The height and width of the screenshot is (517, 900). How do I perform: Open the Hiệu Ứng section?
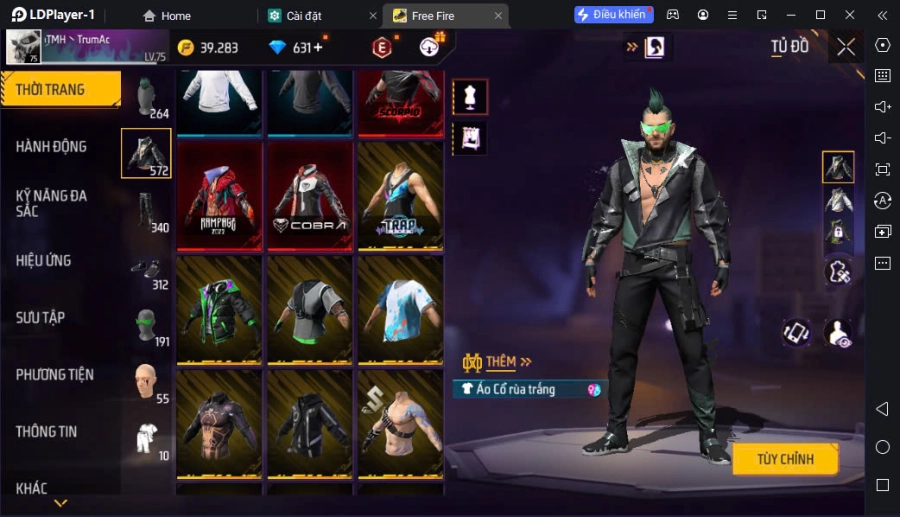[44, 261]
